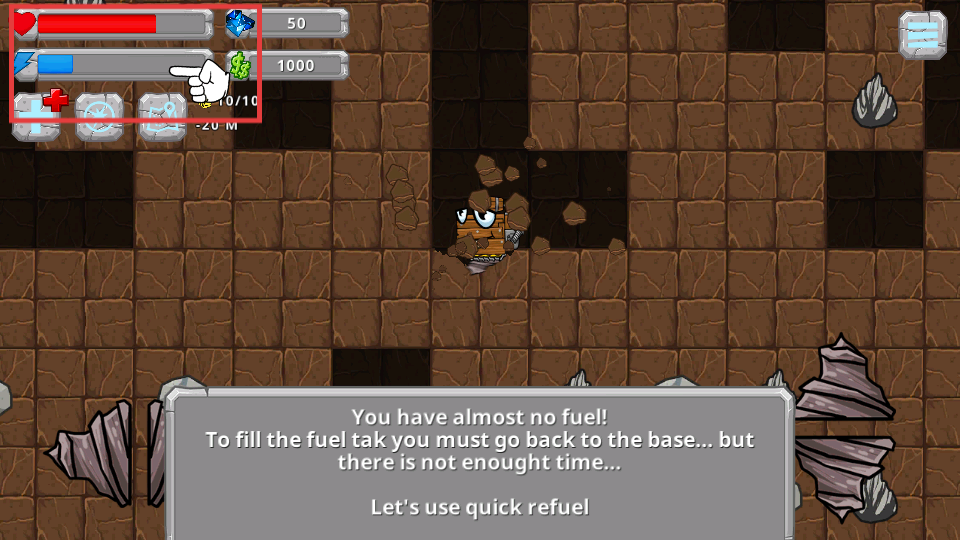Use the quick refuel plus button

point(37,116)
